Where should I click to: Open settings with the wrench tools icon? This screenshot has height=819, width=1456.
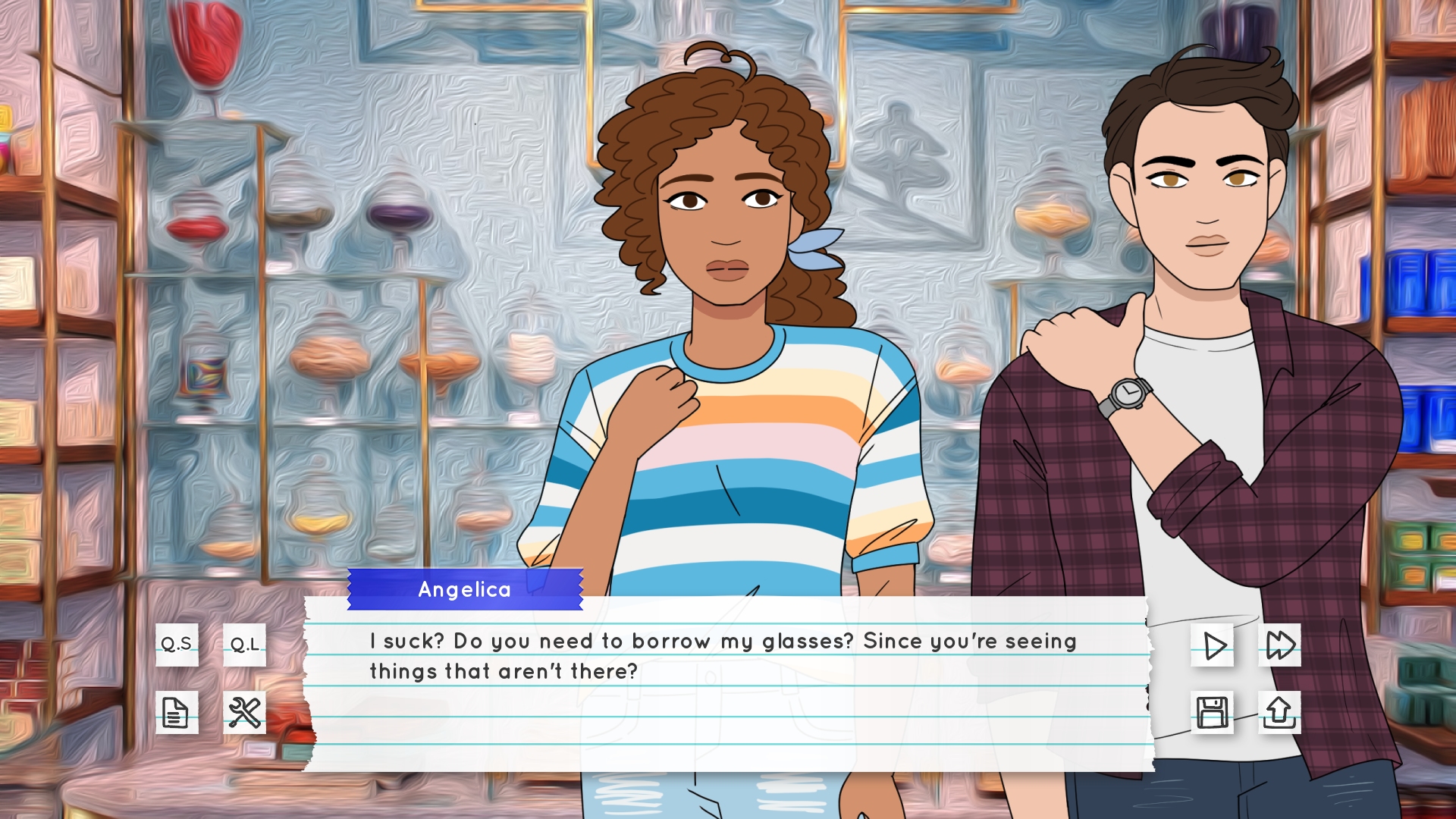(x=244, y=712)
